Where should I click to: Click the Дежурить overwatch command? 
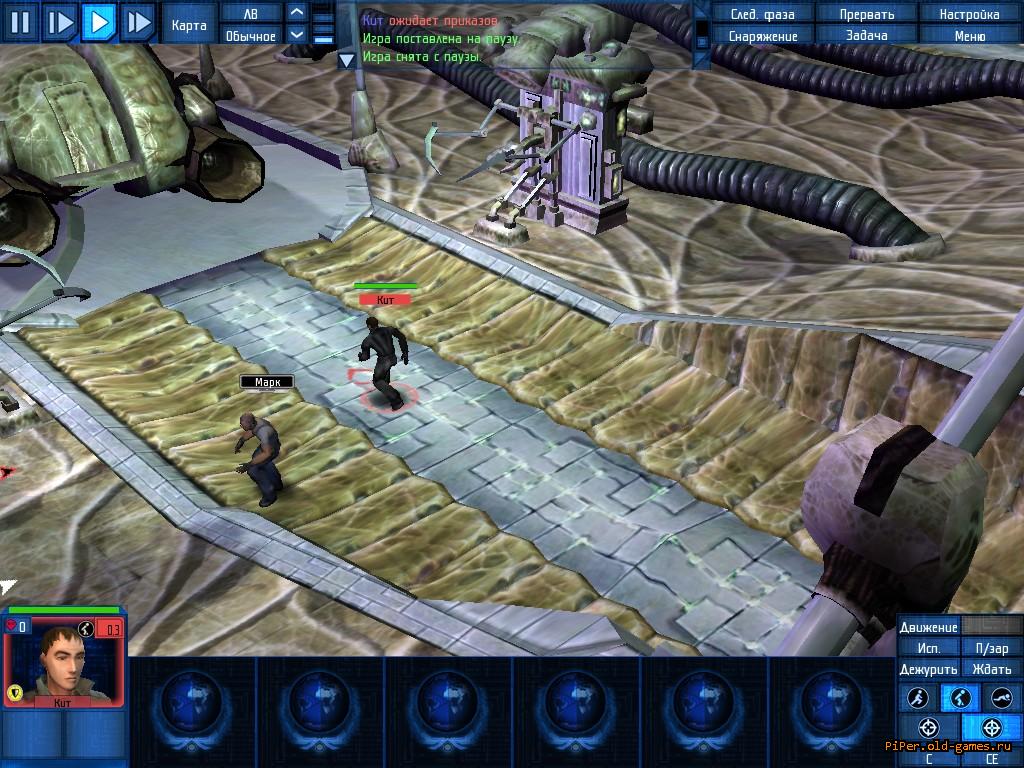tap(928, 669)
